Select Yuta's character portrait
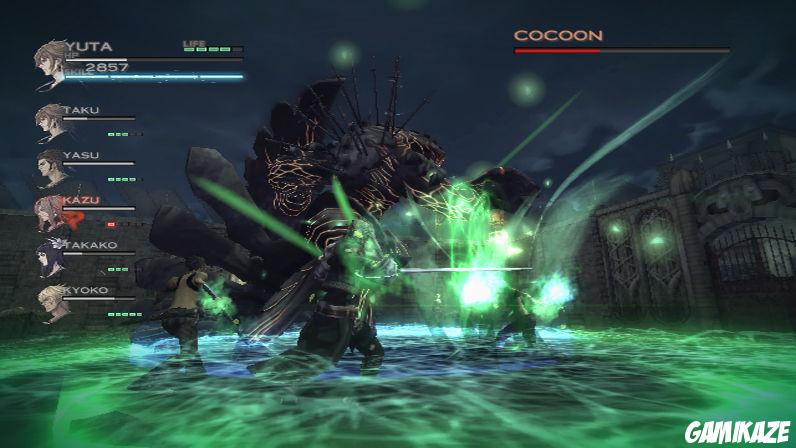 (50, 62)
